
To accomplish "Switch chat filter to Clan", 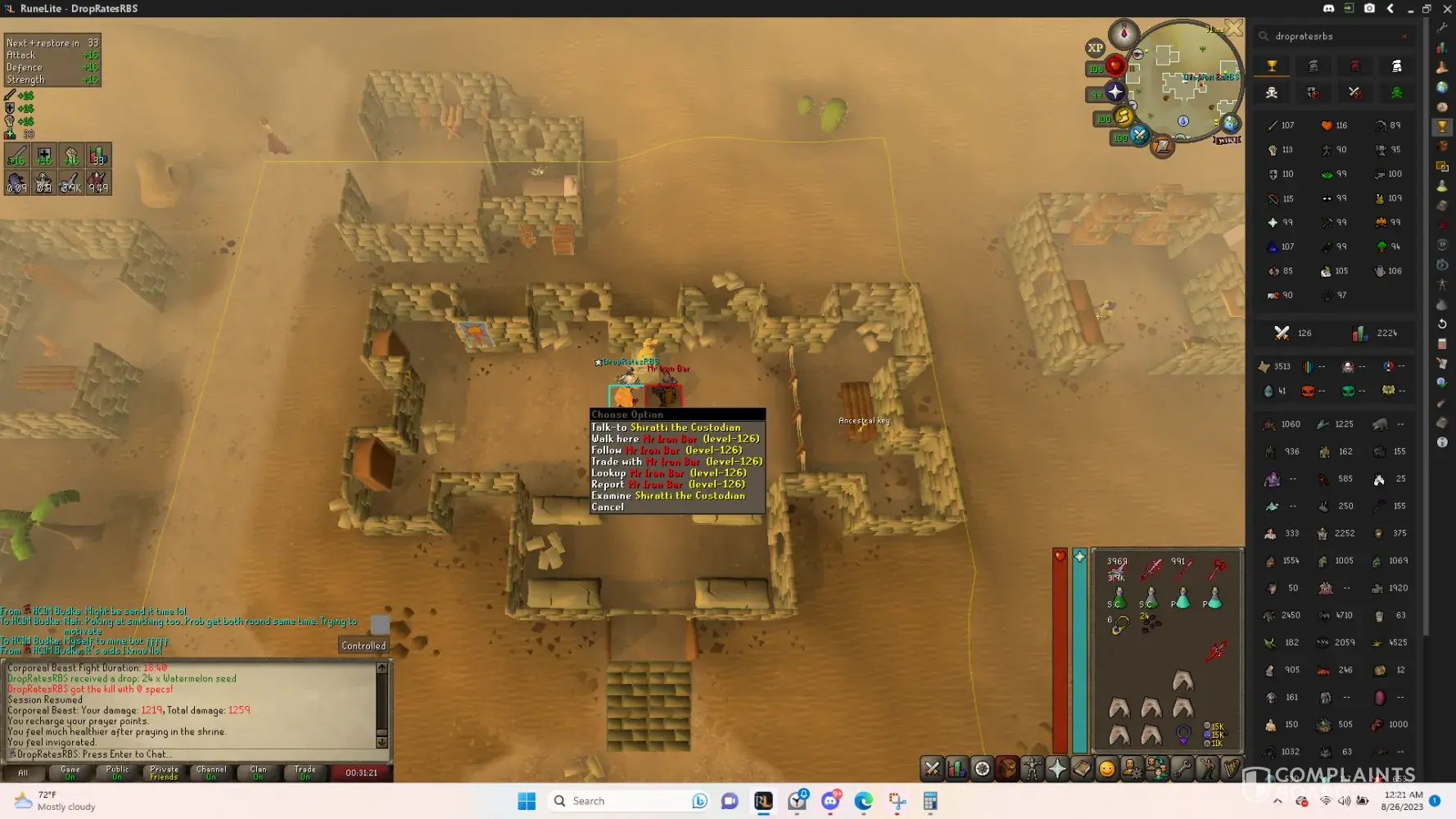I will coord(258,772).
